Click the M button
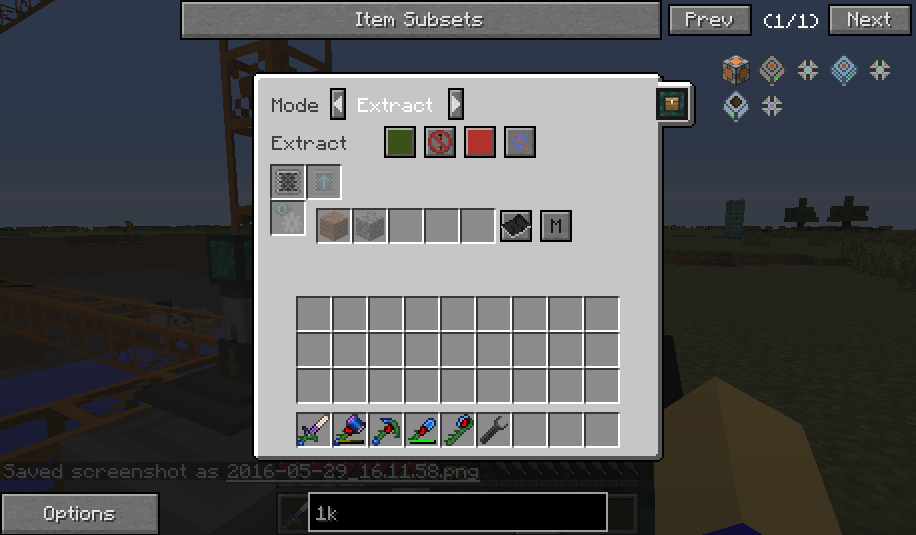916x535 pixels. tap(556, 226)
